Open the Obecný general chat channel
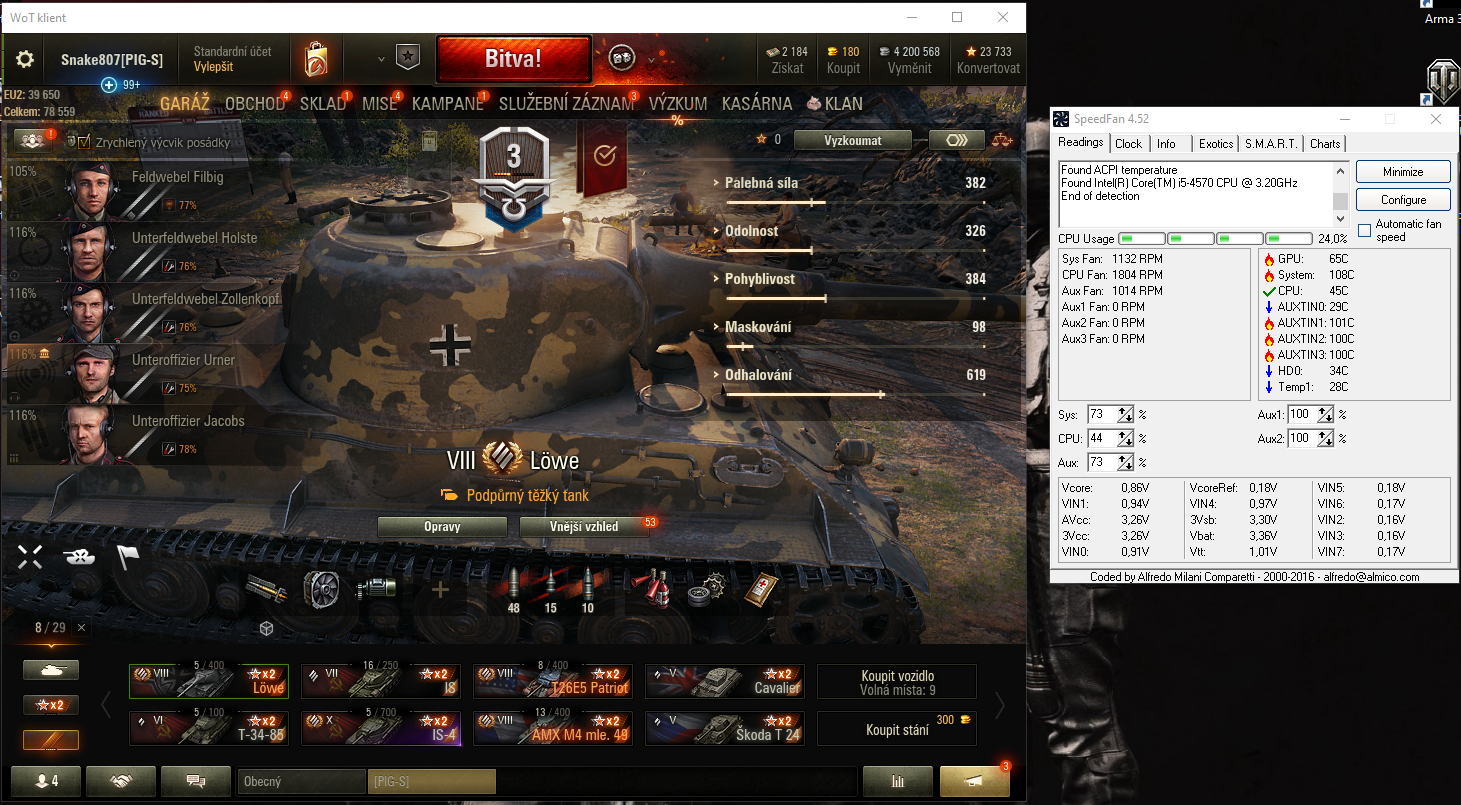This screenshot has width=1461, height=805. (301, 782)
